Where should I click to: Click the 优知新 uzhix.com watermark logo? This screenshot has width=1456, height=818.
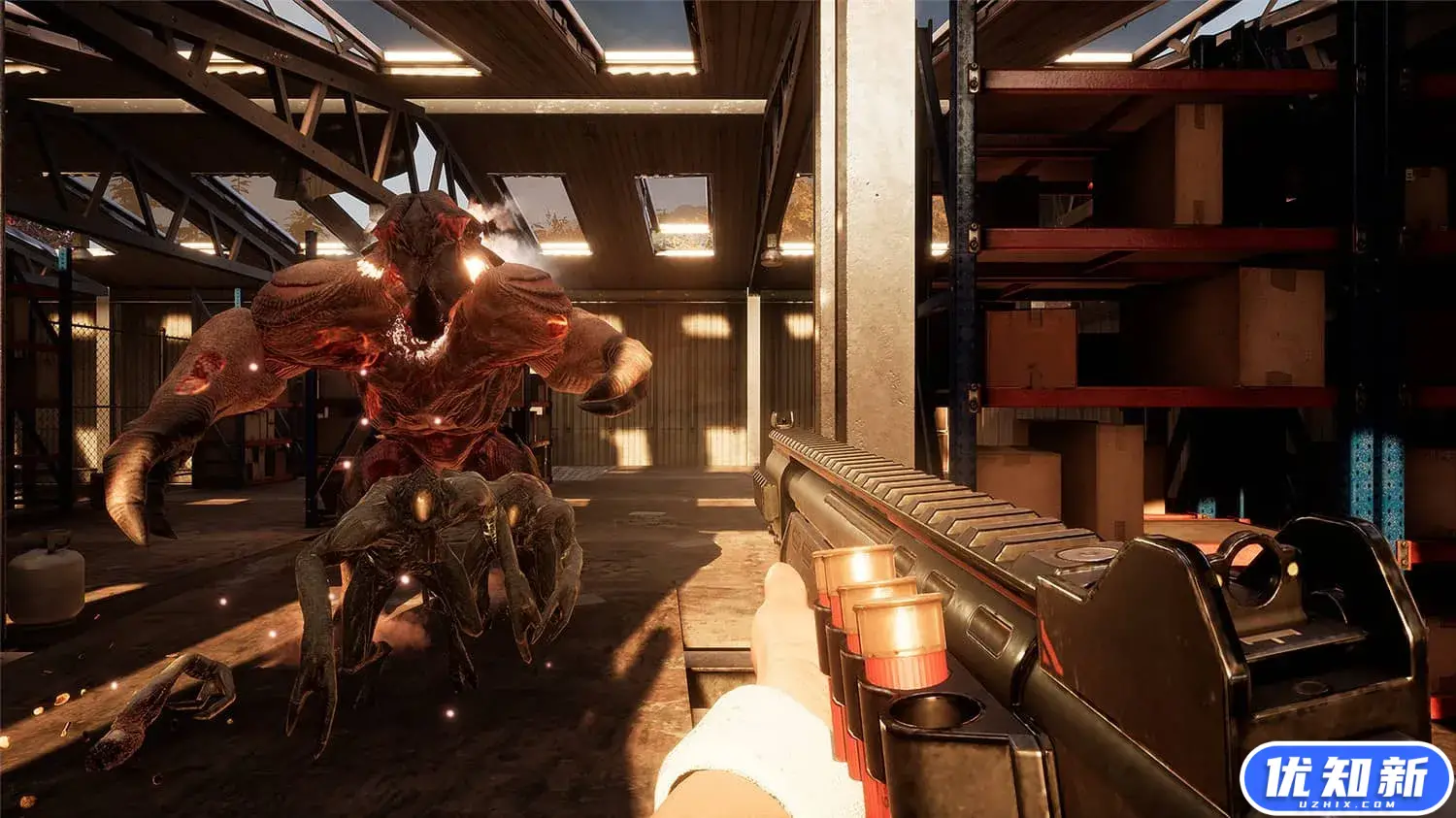point(1345,778)
